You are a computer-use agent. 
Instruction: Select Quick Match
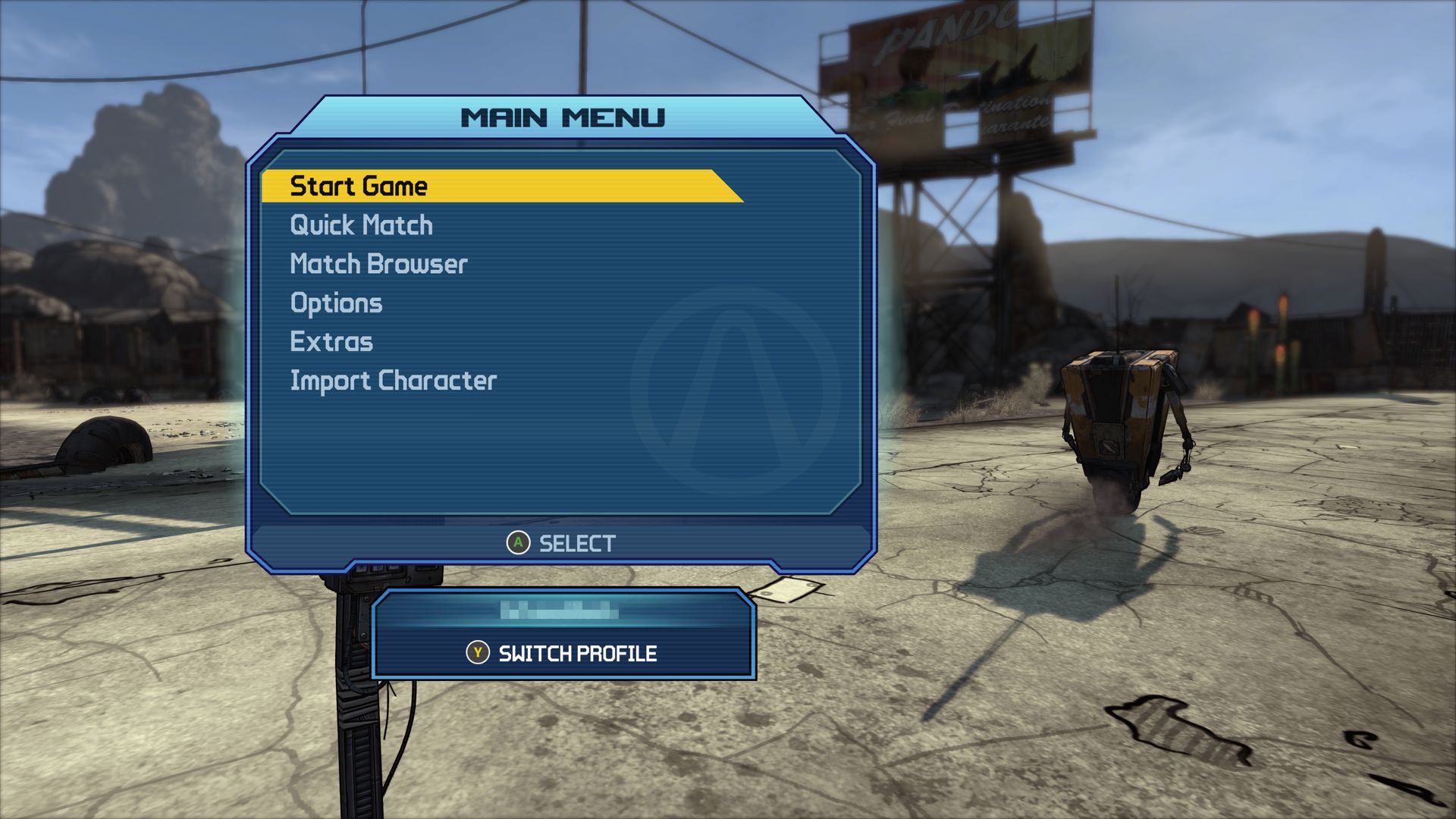pos(360,224)
